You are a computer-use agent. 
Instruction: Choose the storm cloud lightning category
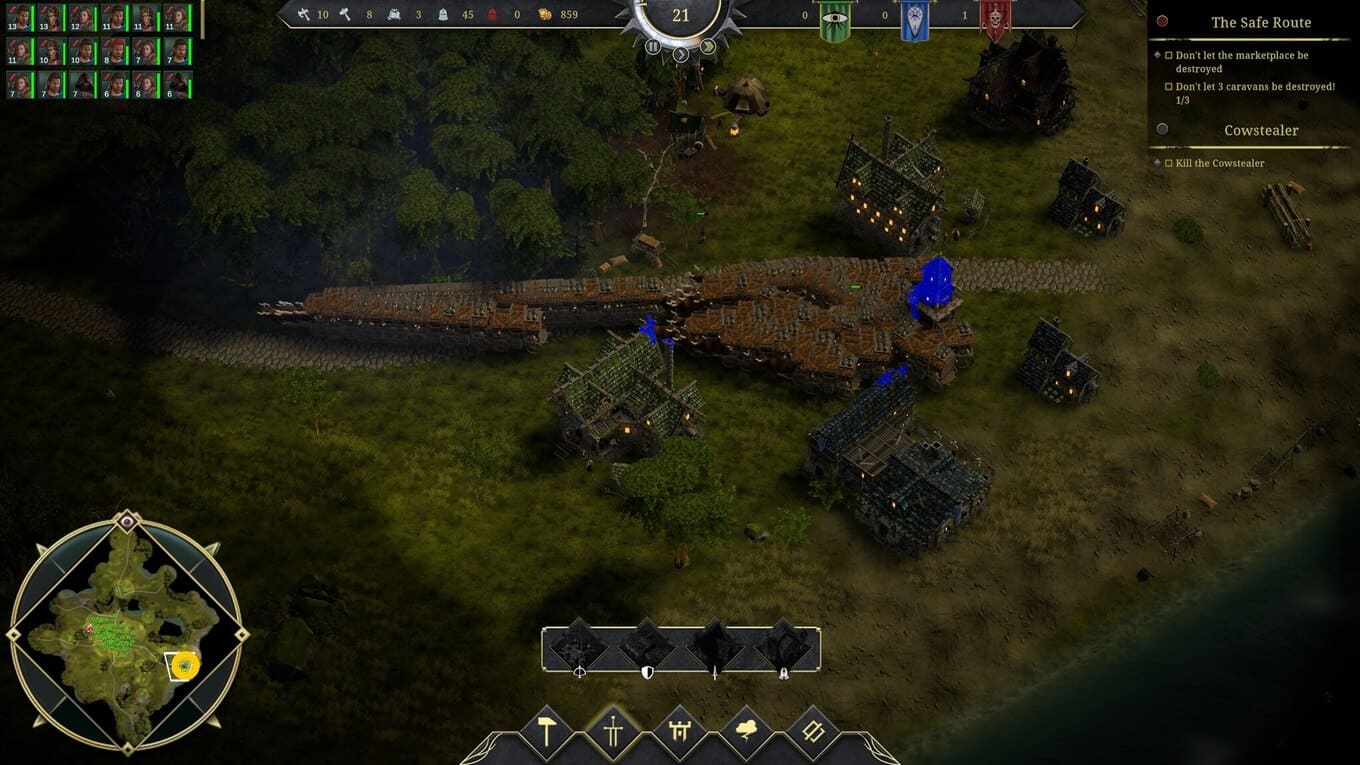[x=746, y=731]
